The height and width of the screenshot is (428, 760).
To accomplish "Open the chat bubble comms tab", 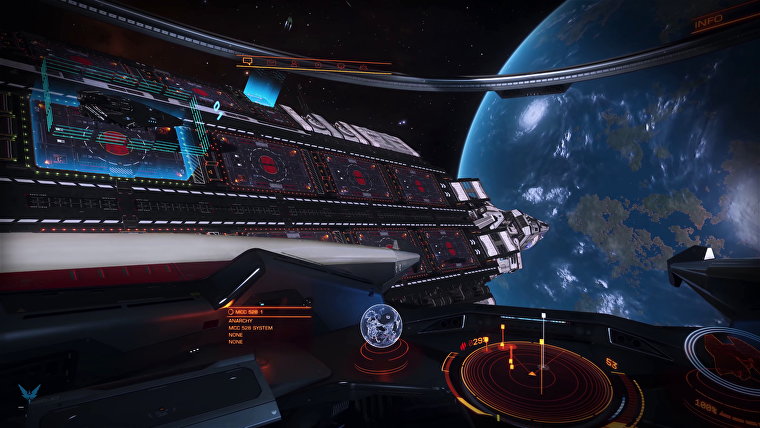I will (x=246, y=62).
